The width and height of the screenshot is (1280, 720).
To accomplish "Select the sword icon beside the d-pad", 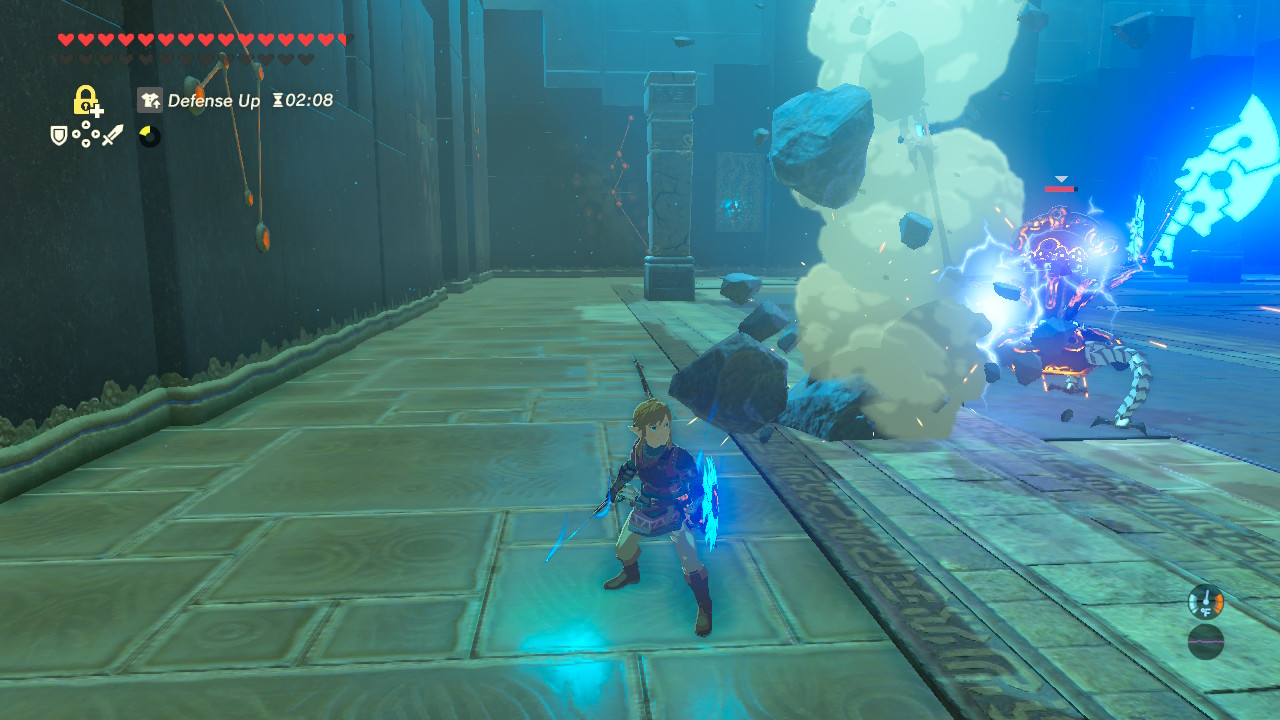I will 112,134.
